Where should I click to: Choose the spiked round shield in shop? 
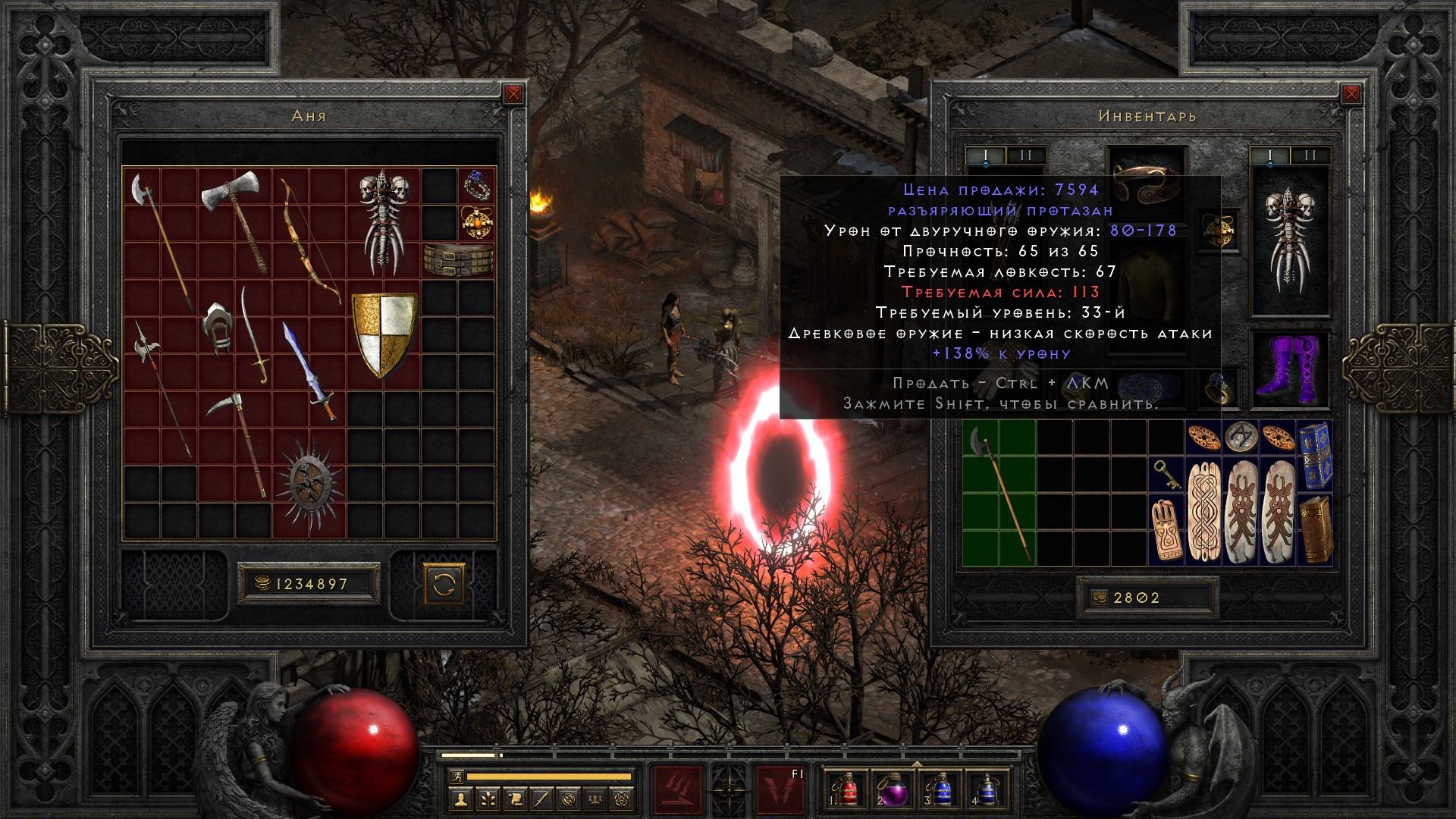[x=309, y=482]
